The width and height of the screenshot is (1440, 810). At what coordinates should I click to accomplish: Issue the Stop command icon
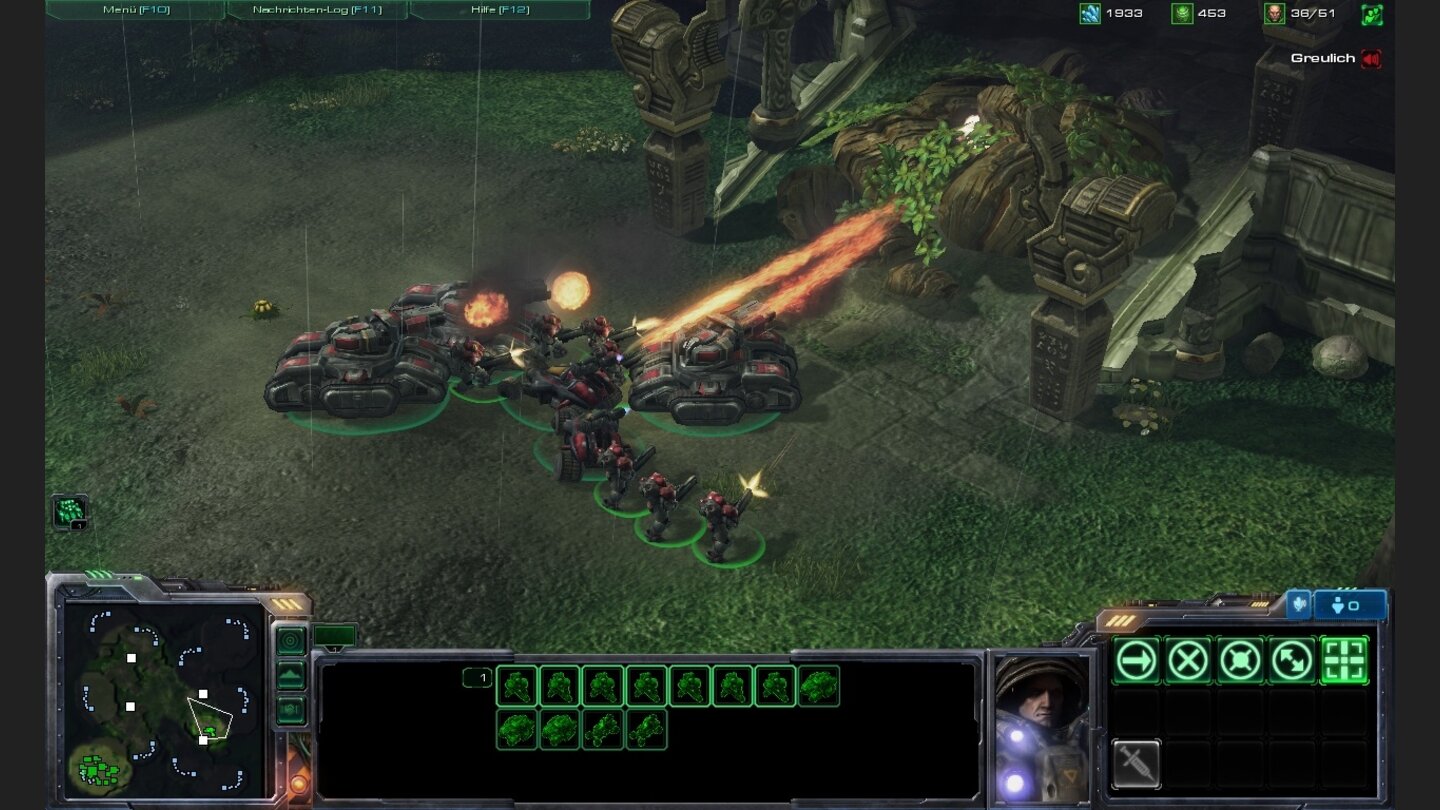point(1187,659)
